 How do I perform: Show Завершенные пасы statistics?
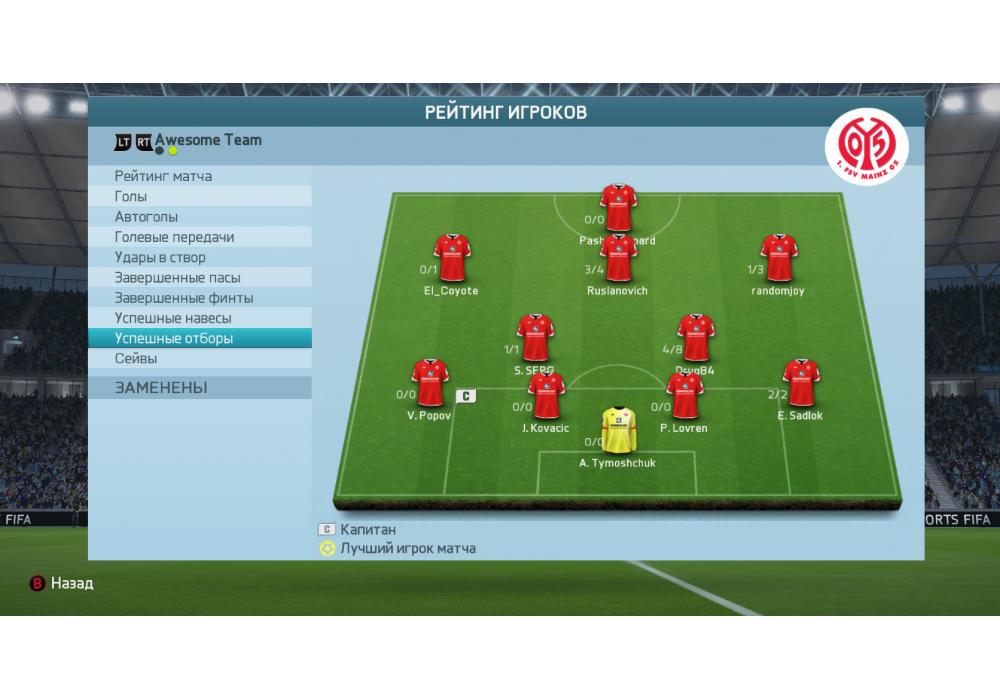tap(198, 278)
